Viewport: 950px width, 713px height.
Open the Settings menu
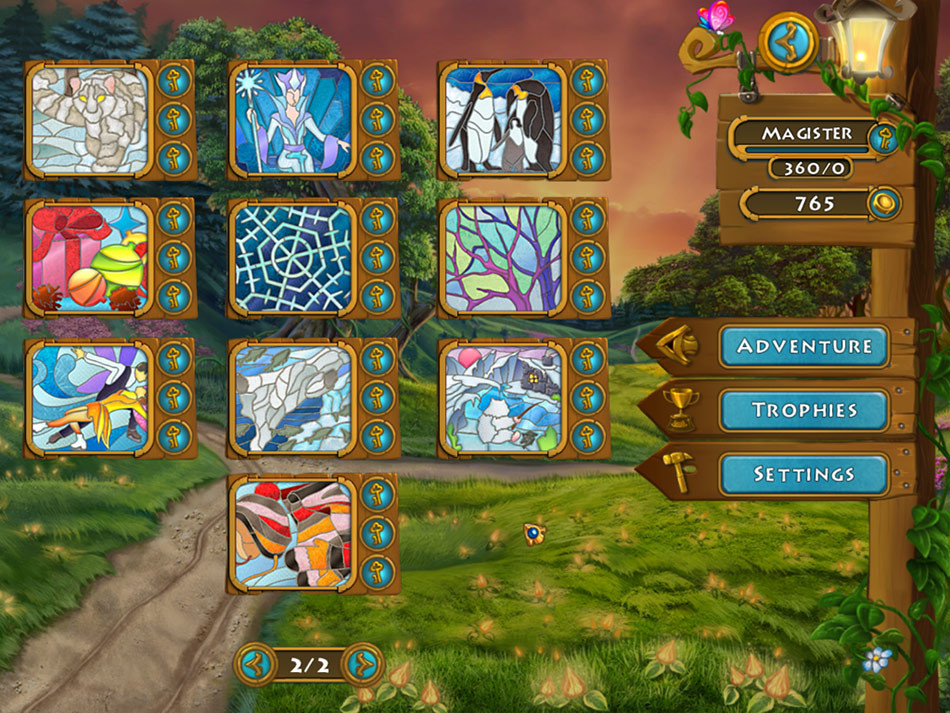[804, 474]
